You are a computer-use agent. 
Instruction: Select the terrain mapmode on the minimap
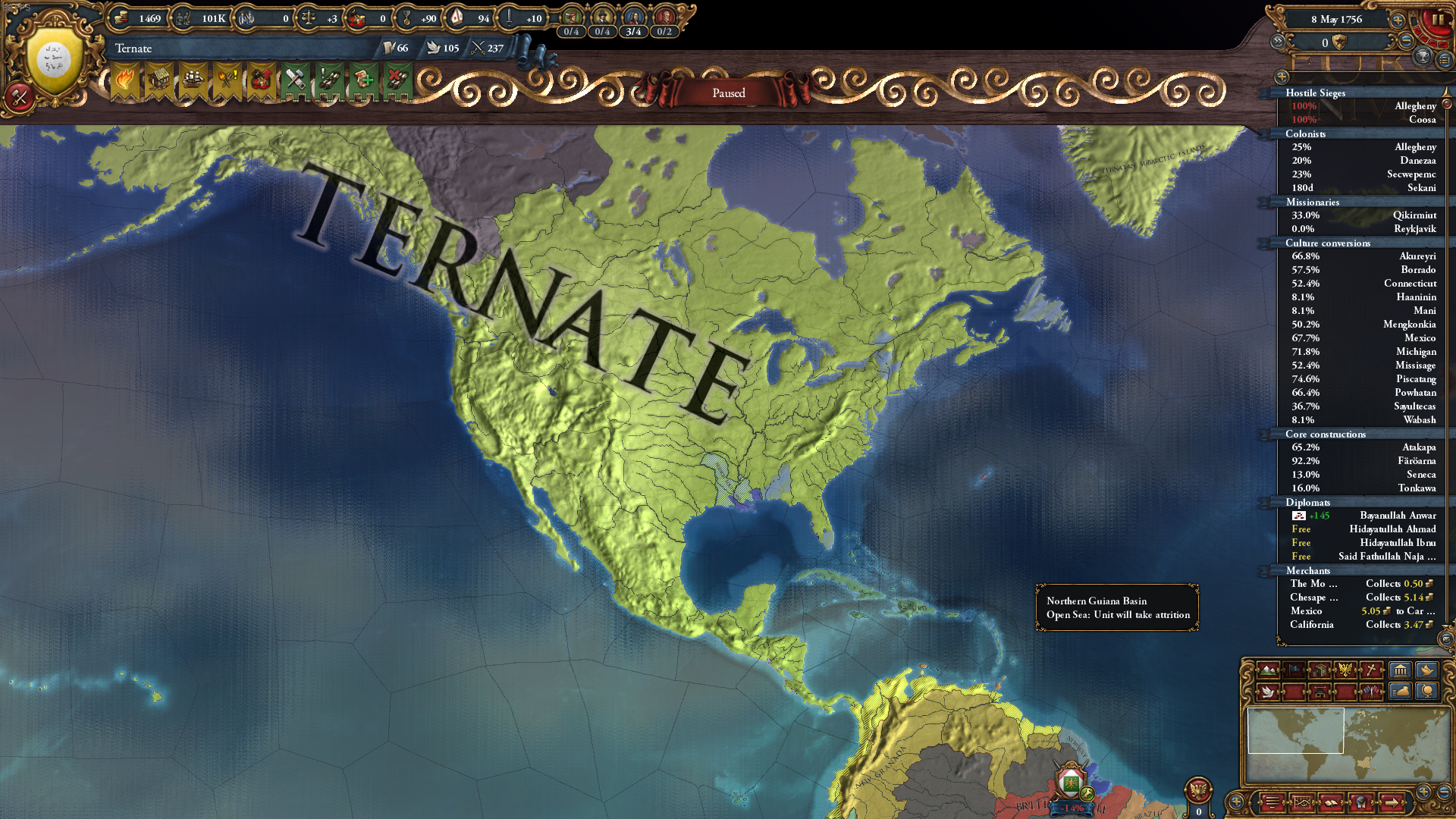[x=1268, y=670]
